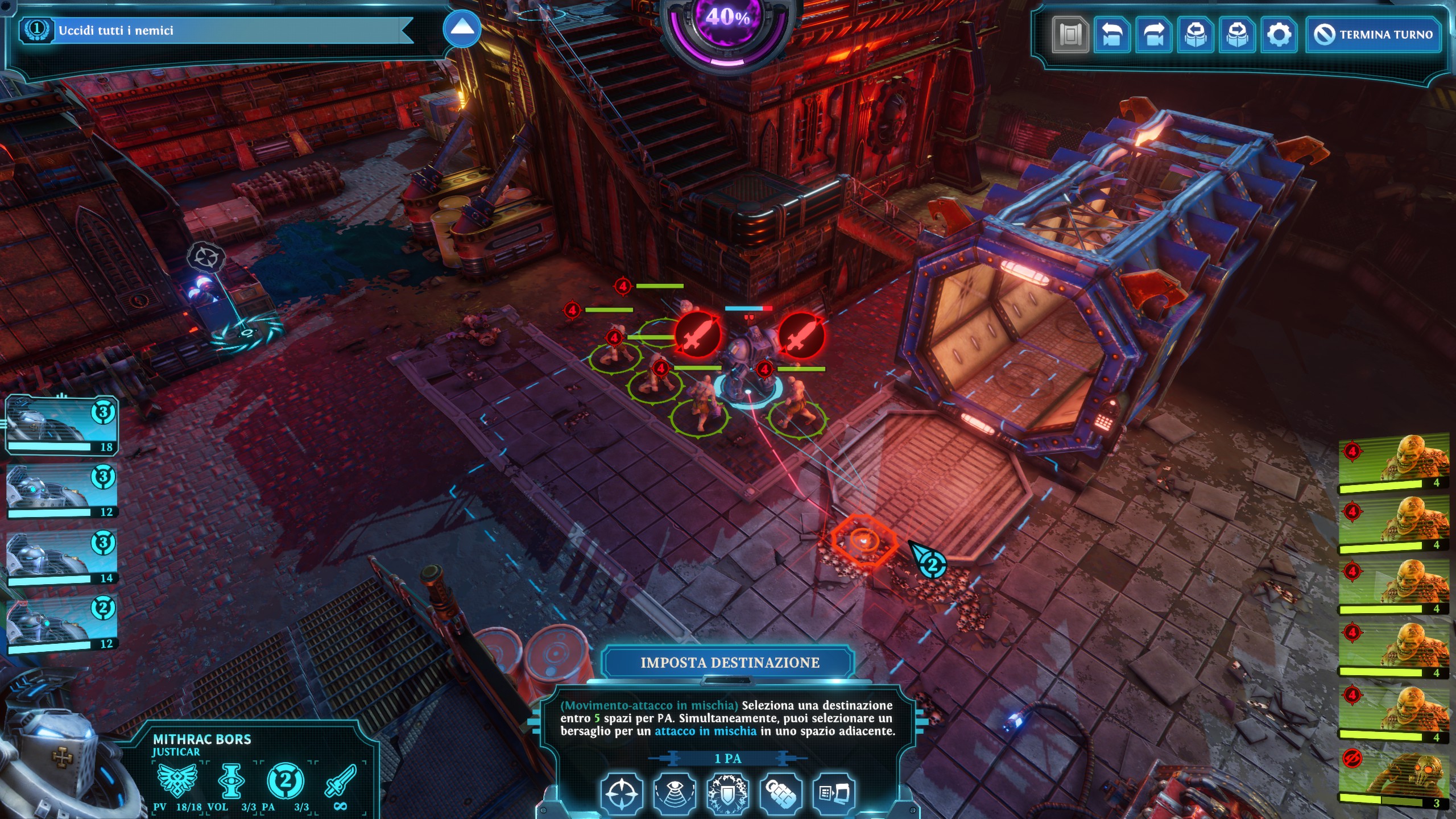Use the grenade ability
This screenshot has width=1456, height=819.
coord(781,792)
